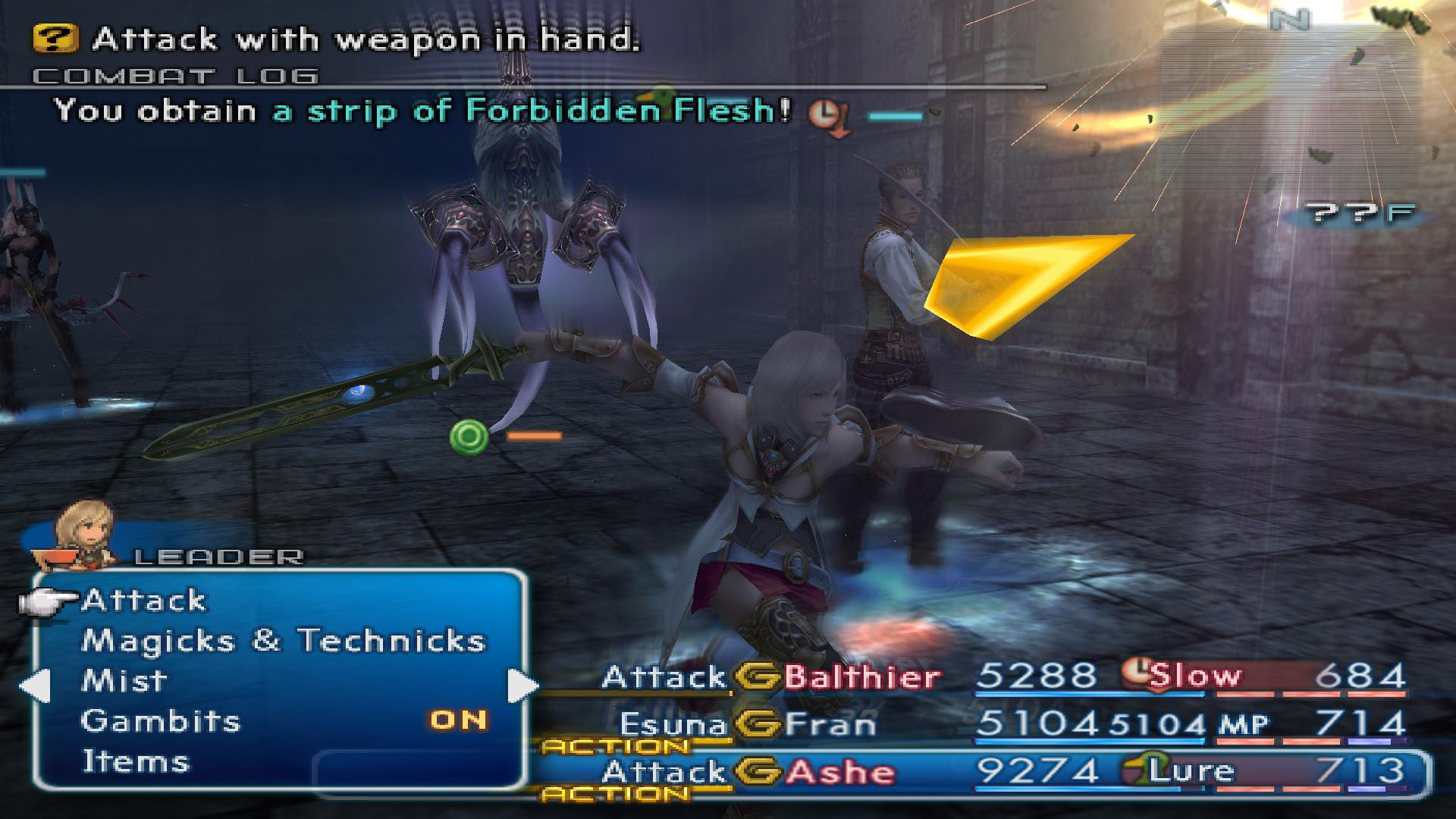The width and height of the screenshot is (1456, 819).
Task: Choose the Mist command
Action: pos(124,681)
